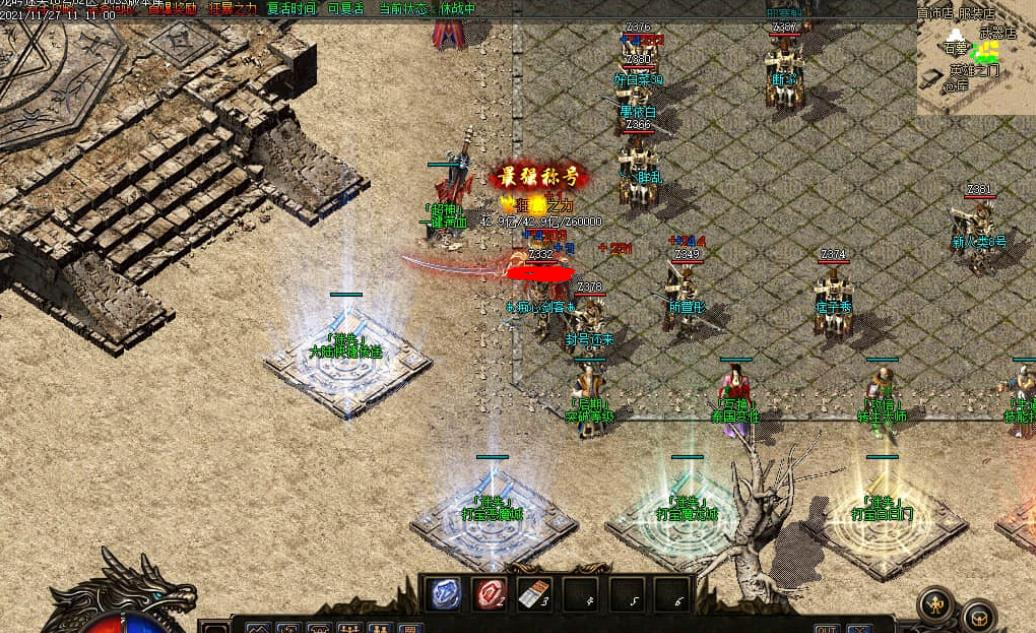This screenshot has height=633, width=1036.
Task: Click the round gold cube button
Action: pos(977,615)
